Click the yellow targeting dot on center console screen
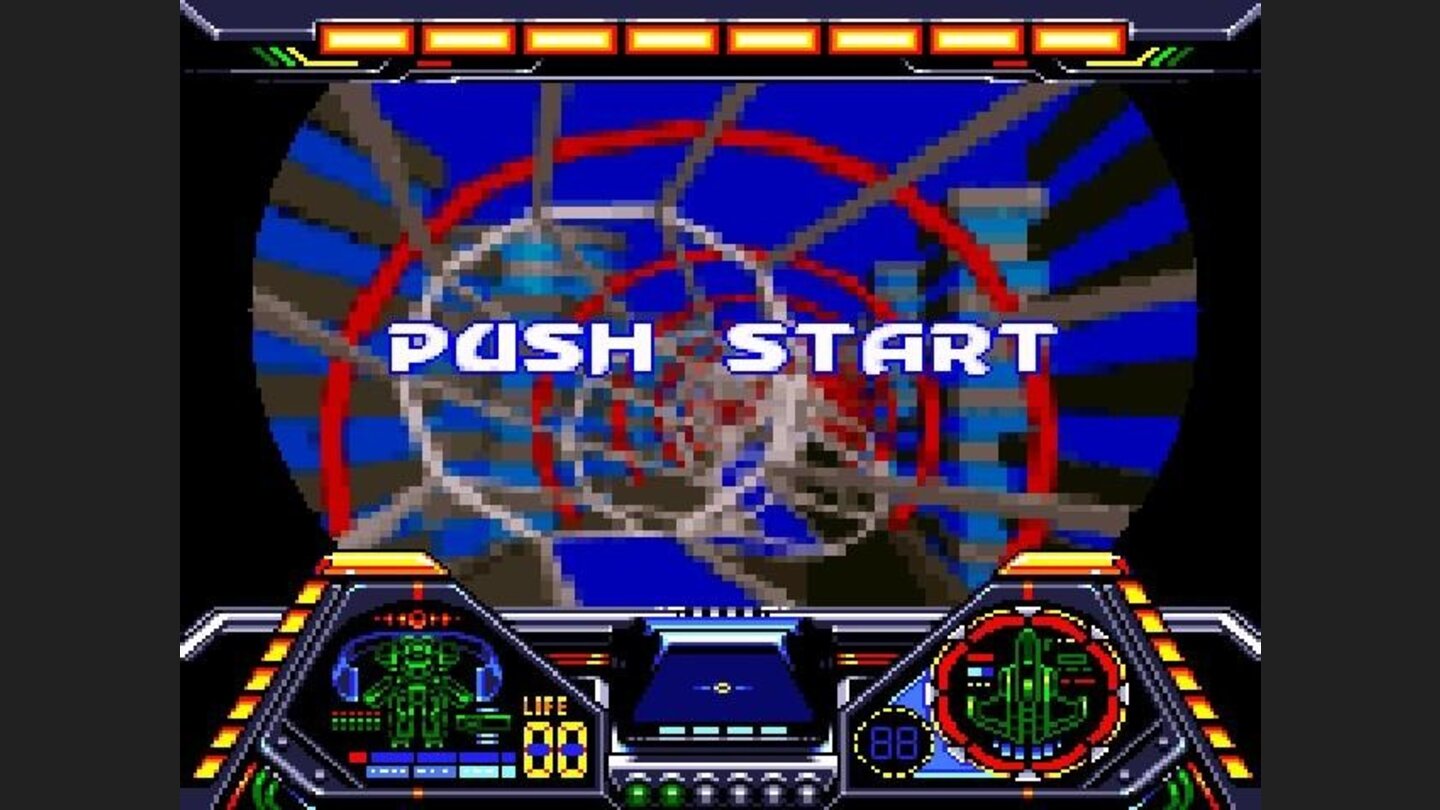This screenshot has width=1440, height=810. click(722, 687)
